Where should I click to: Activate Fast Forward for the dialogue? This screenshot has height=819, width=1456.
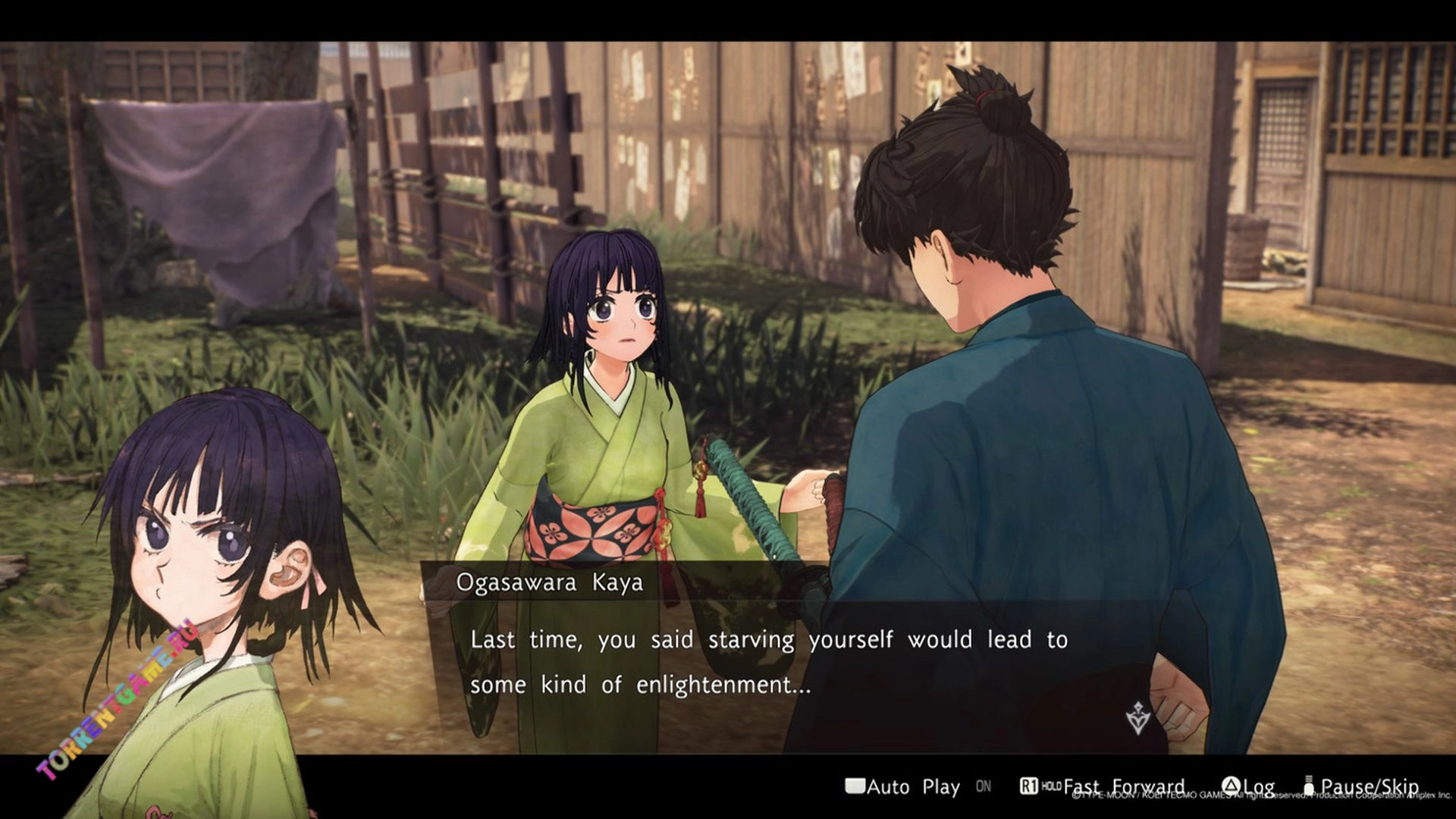coord(1122,786)
